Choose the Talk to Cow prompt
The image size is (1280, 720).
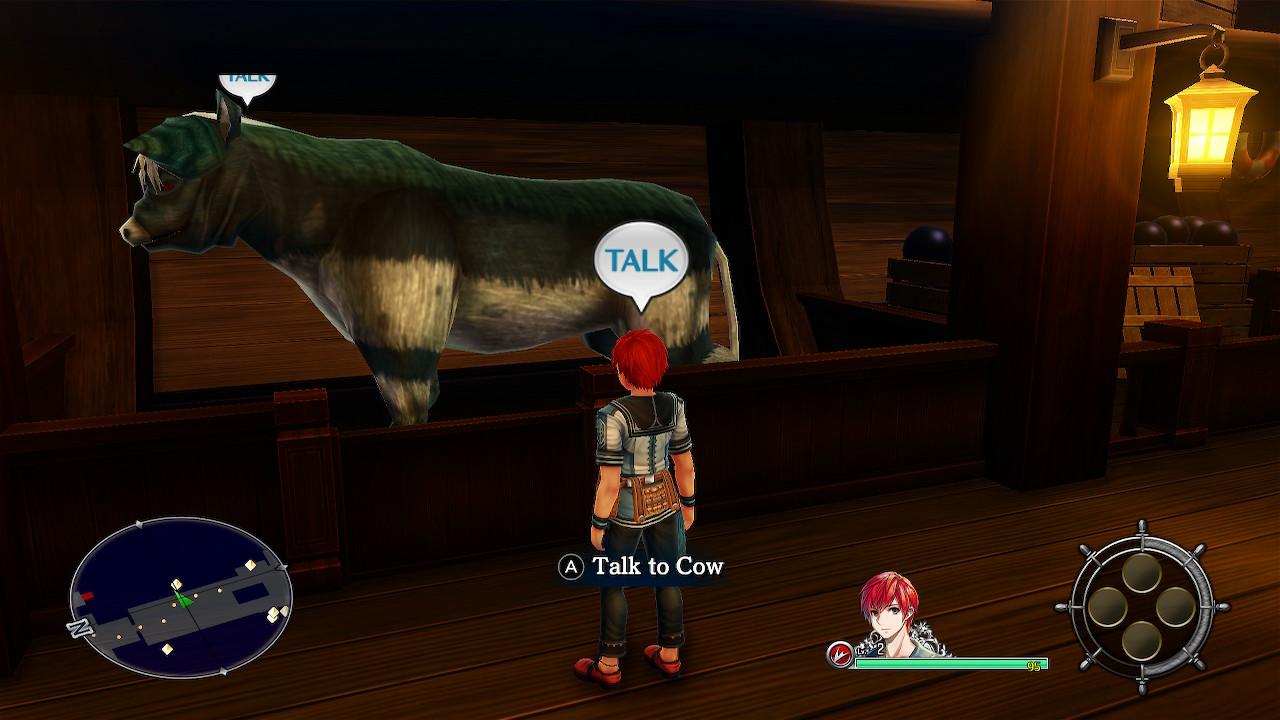pyautogui.click(x=642, y=567)
